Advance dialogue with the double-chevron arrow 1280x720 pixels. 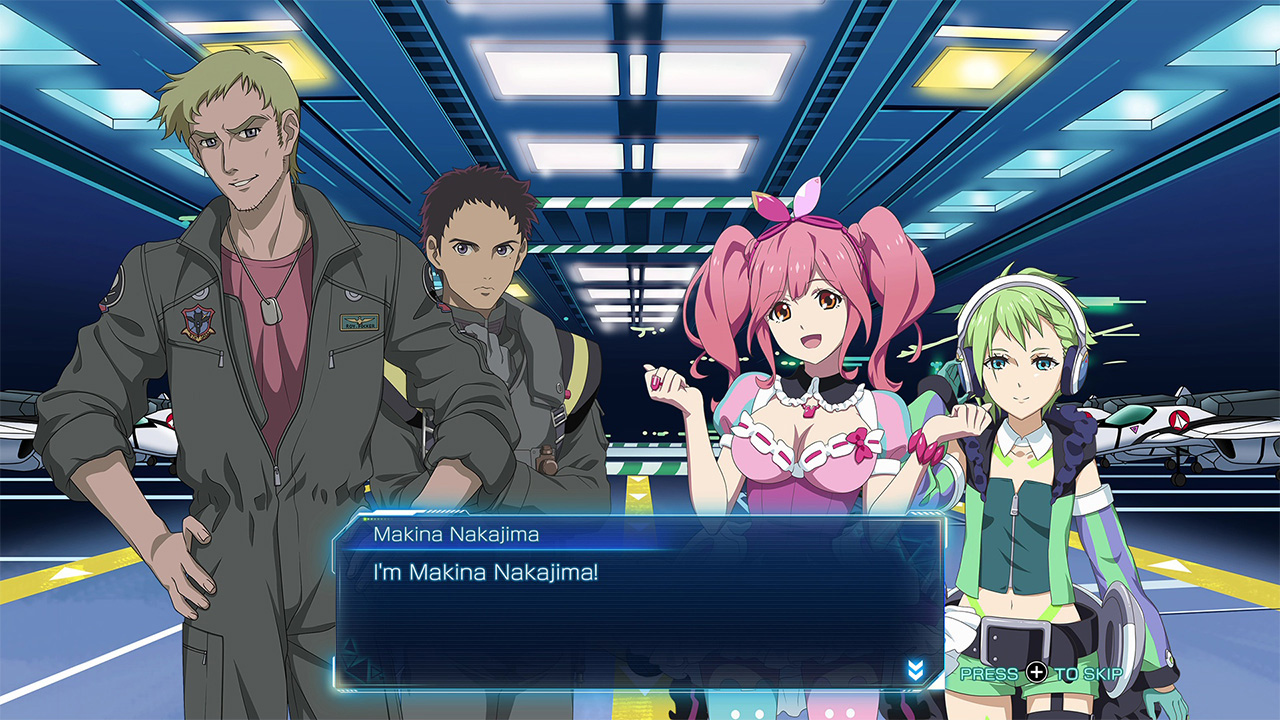click(915, 669)
